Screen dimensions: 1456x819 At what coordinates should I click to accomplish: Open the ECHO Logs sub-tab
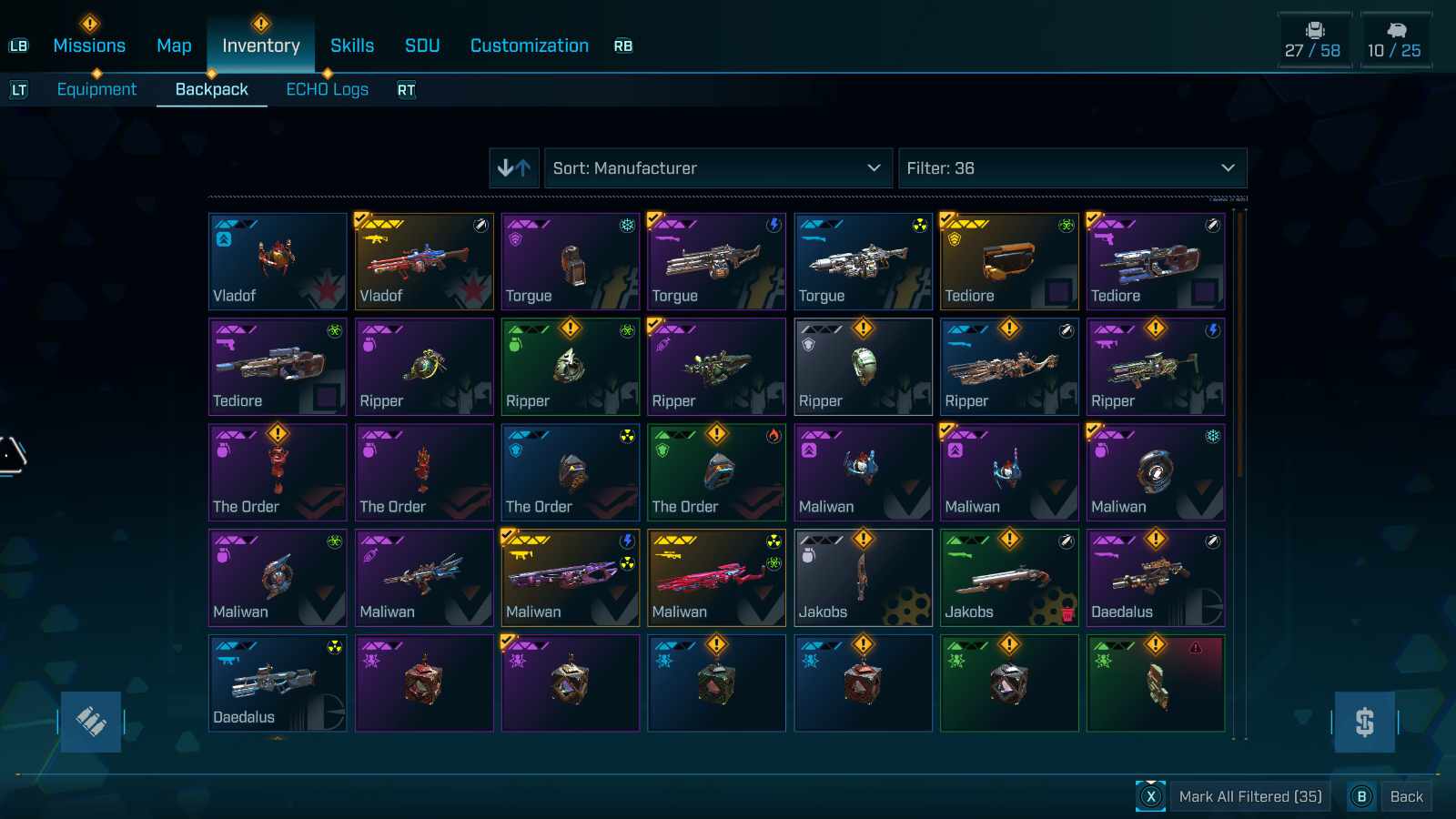click(327, 89)
